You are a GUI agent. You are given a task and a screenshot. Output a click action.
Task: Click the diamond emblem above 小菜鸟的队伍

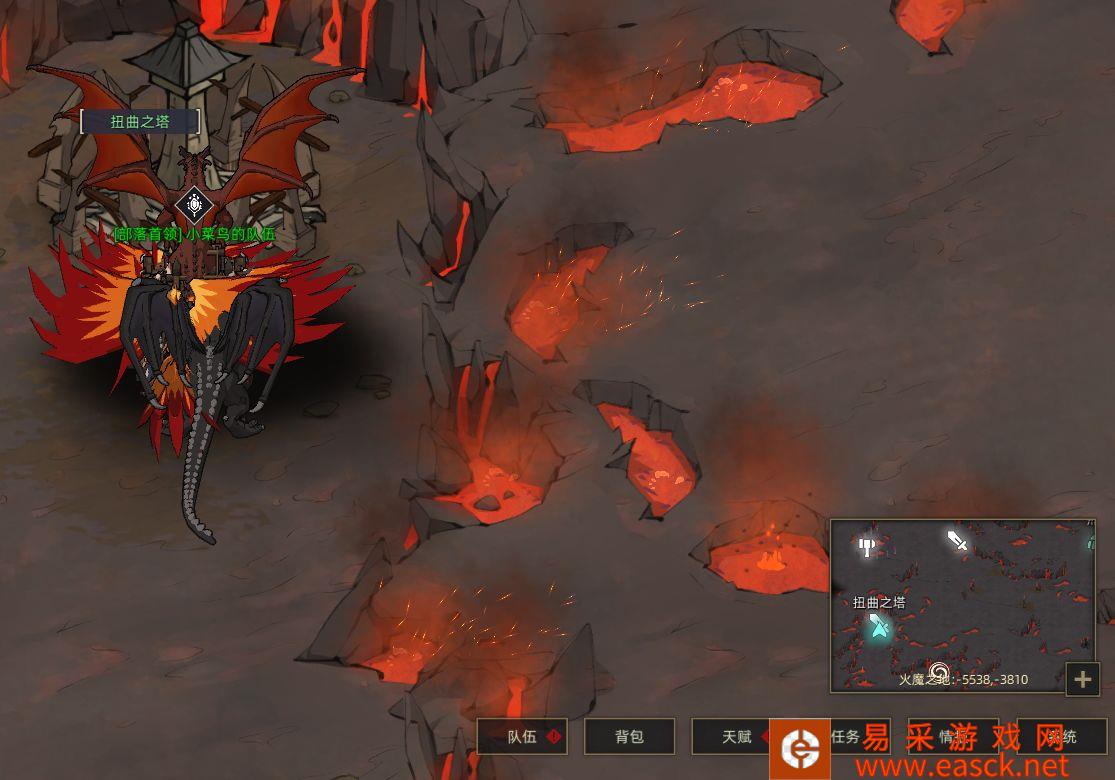193,206
